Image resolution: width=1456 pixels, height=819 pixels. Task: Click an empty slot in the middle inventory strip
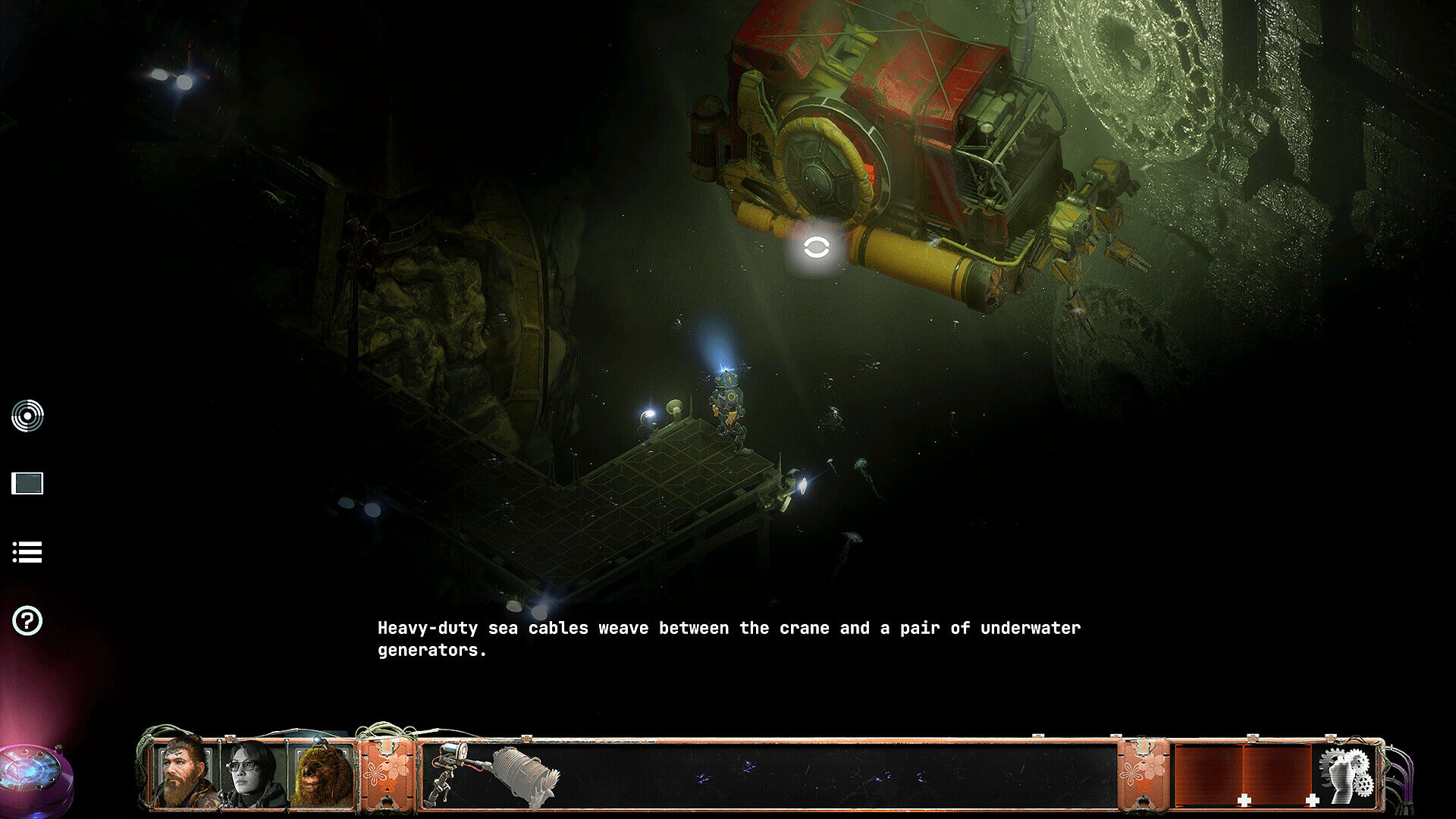point(834,773)
